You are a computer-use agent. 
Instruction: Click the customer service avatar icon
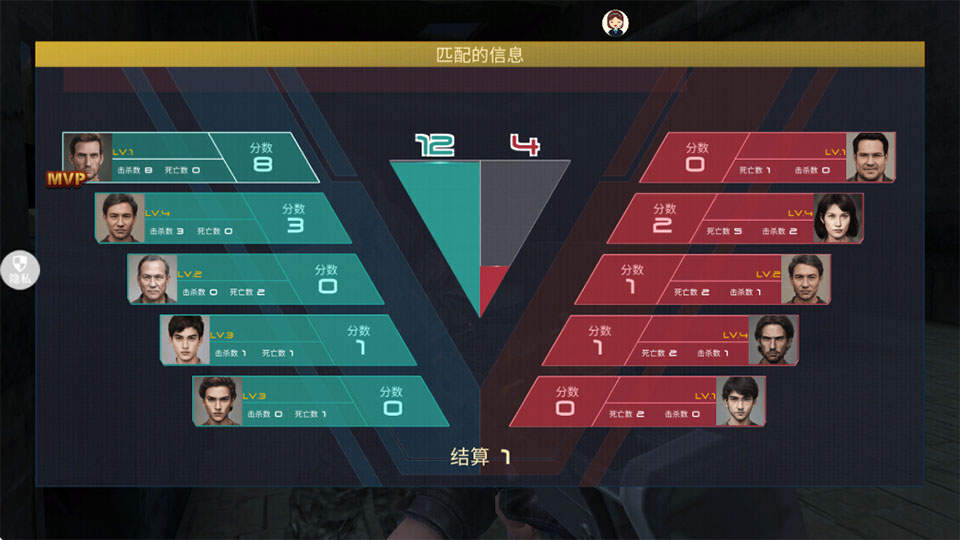pos(614,22)
